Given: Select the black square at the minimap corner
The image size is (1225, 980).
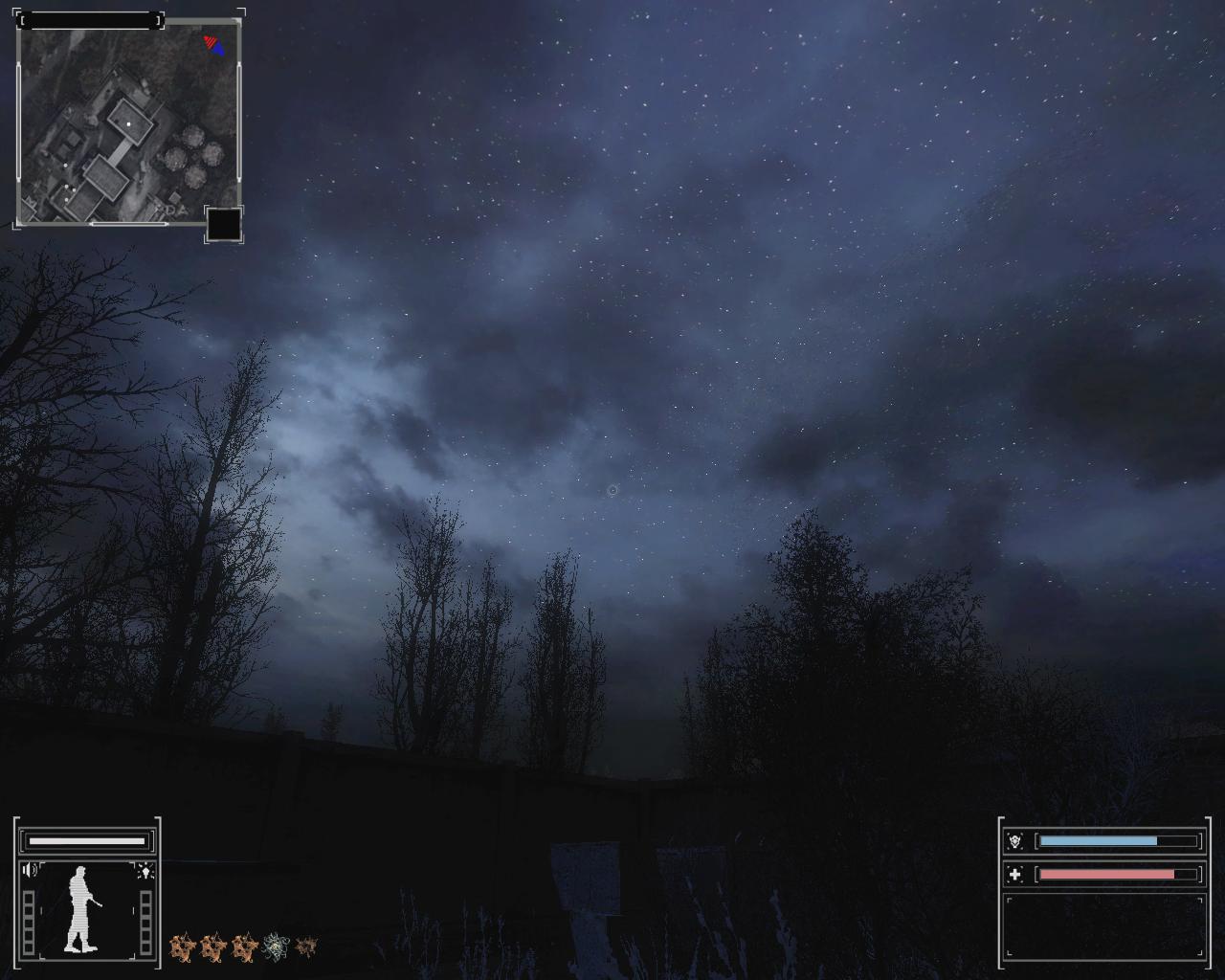Looking at the screenshot, I should (224, 225).
